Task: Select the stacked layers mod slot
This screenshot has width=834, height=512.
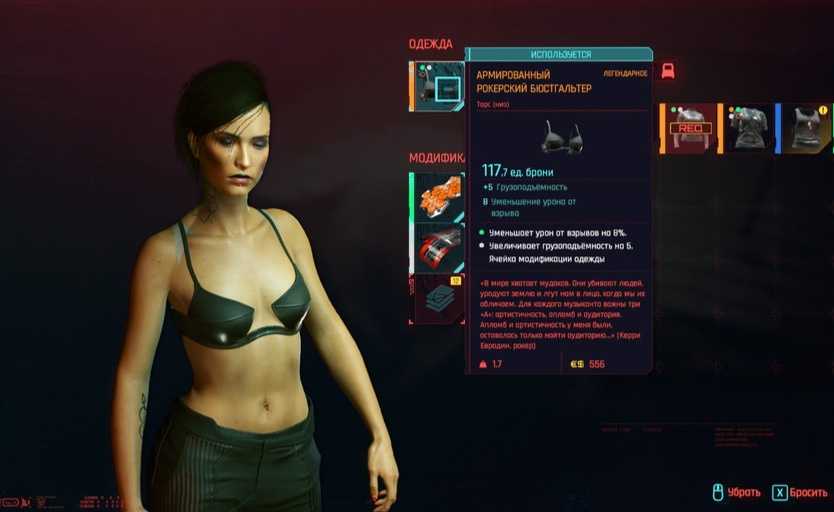Action: [x=438, y=299]
